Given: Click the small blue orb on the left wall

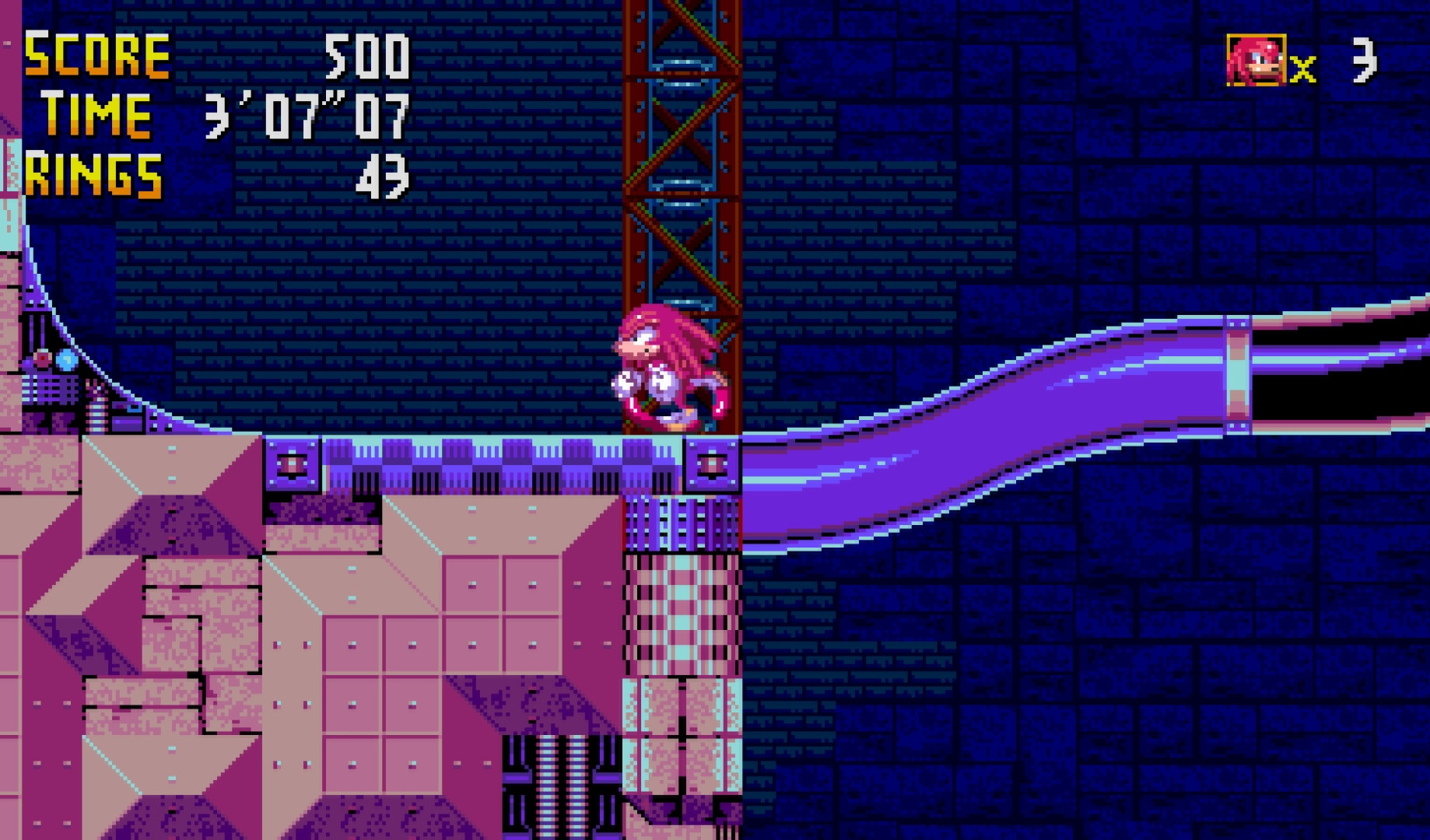Looking at the screenshot, I should coord(66,360).
